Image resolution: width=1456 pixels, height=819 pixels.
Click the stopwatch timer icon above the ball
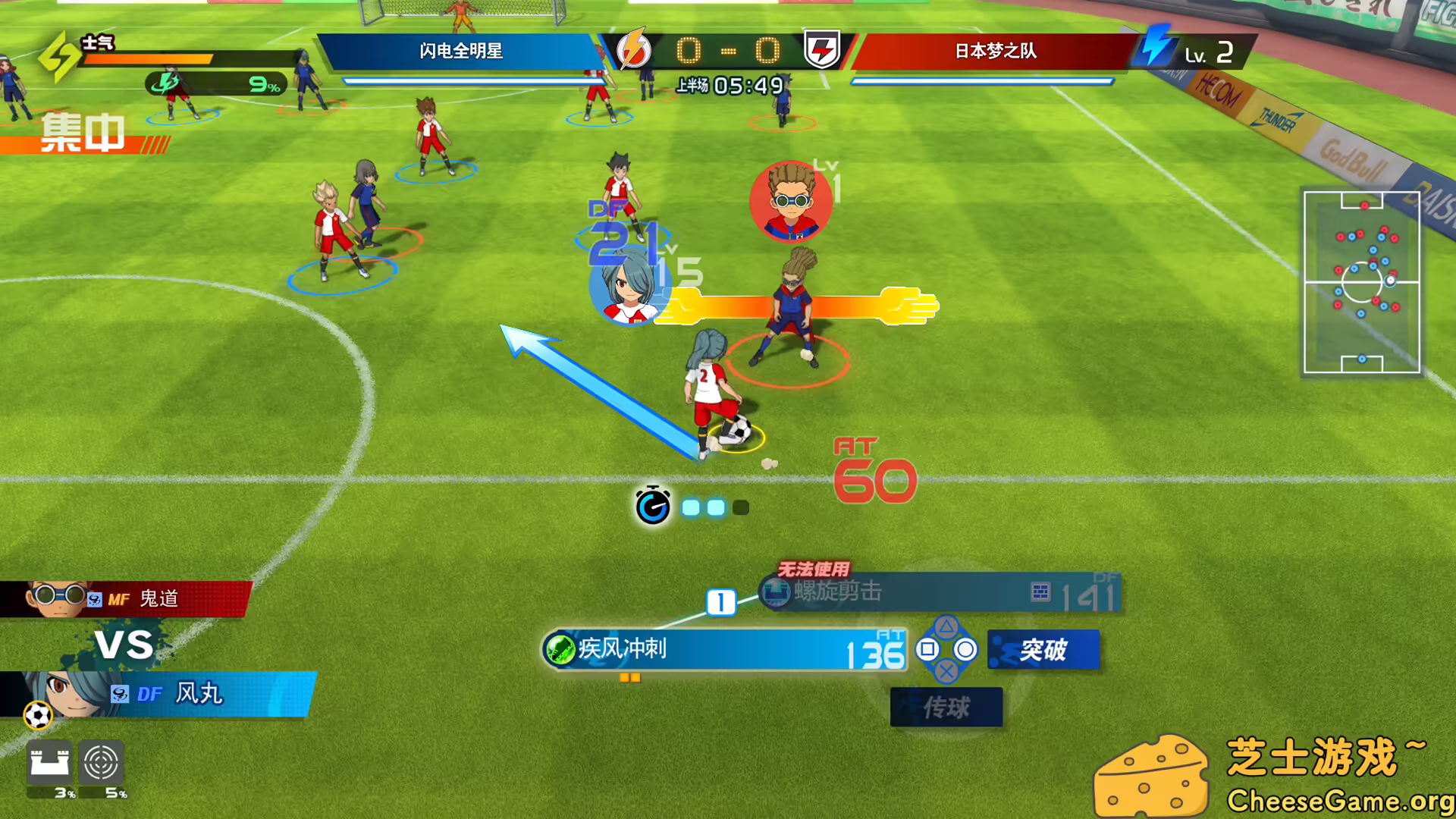point(652,504)
